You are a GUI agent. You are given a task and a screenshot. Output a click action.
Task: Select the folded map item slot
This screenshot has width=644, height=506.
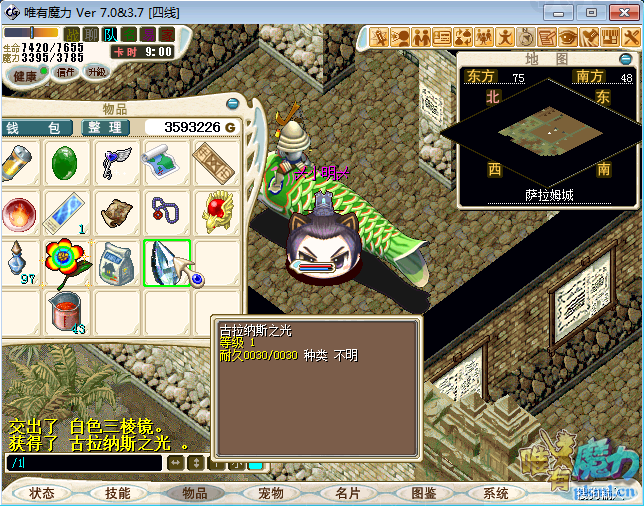point(164,162)
